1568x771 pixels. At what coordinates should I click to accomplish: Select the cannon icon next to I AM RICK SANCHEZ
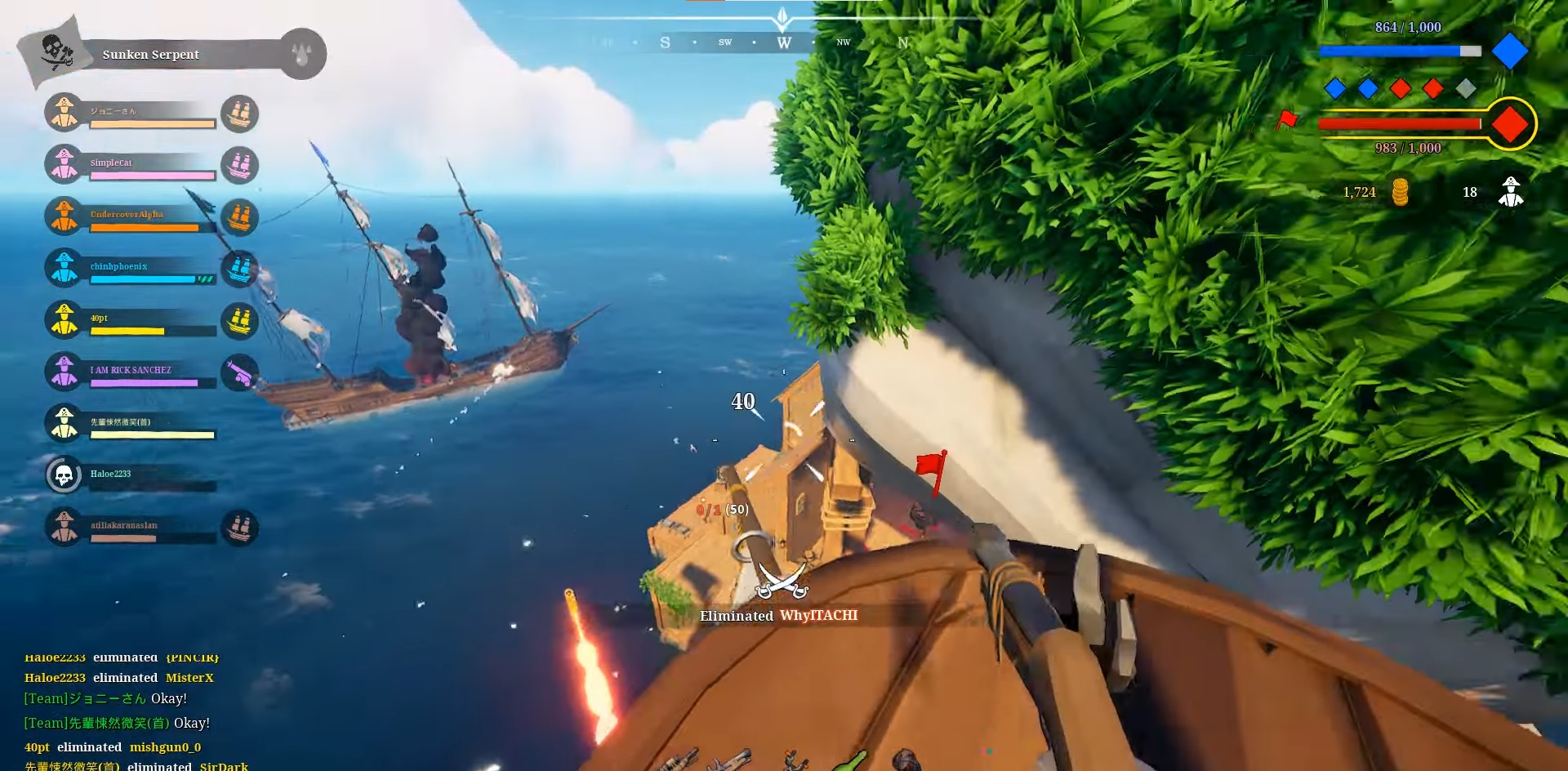pyautogui.click(x=239, y=373)
